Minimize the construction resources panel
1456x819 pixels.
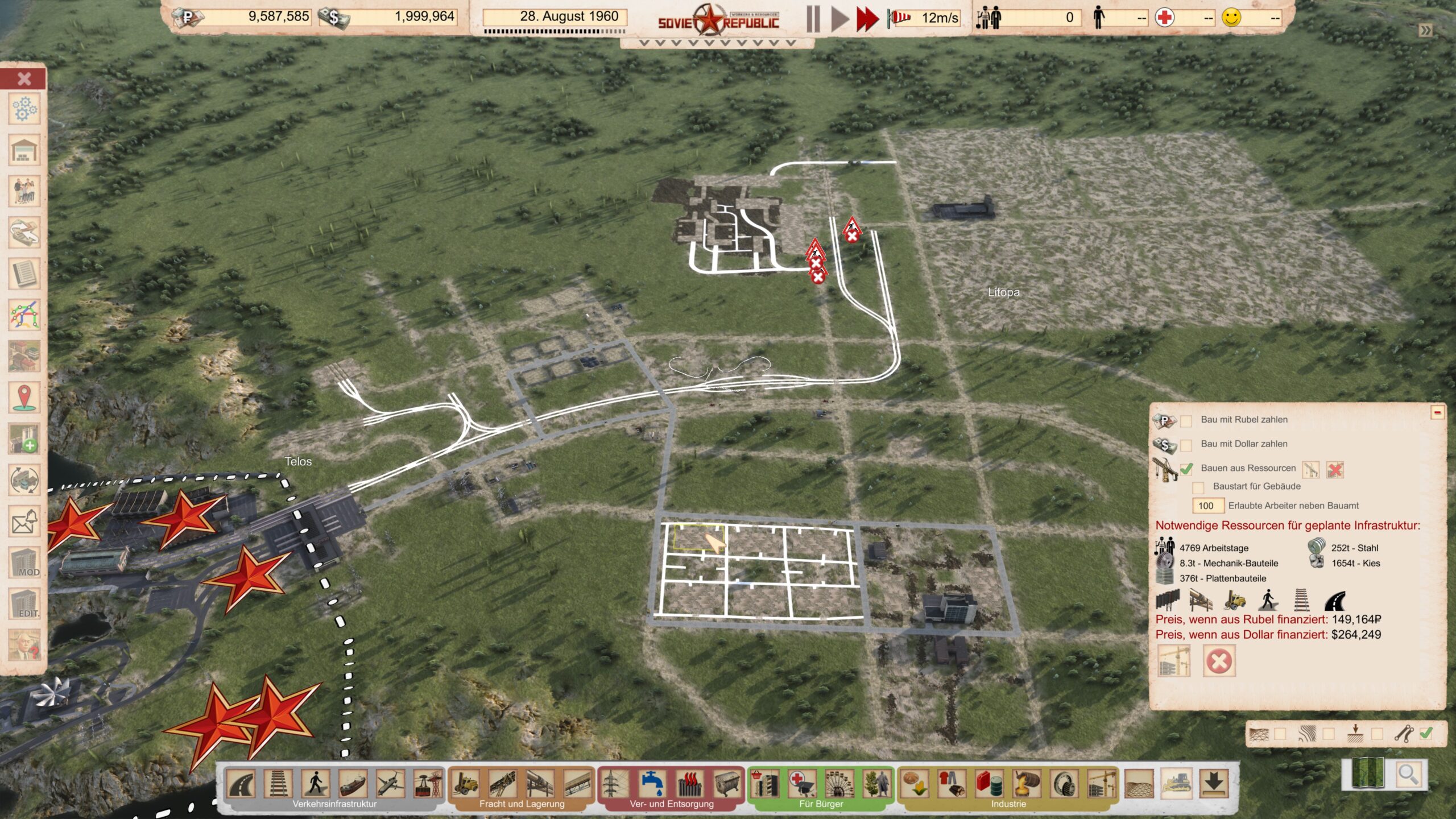pos(1437,412)
